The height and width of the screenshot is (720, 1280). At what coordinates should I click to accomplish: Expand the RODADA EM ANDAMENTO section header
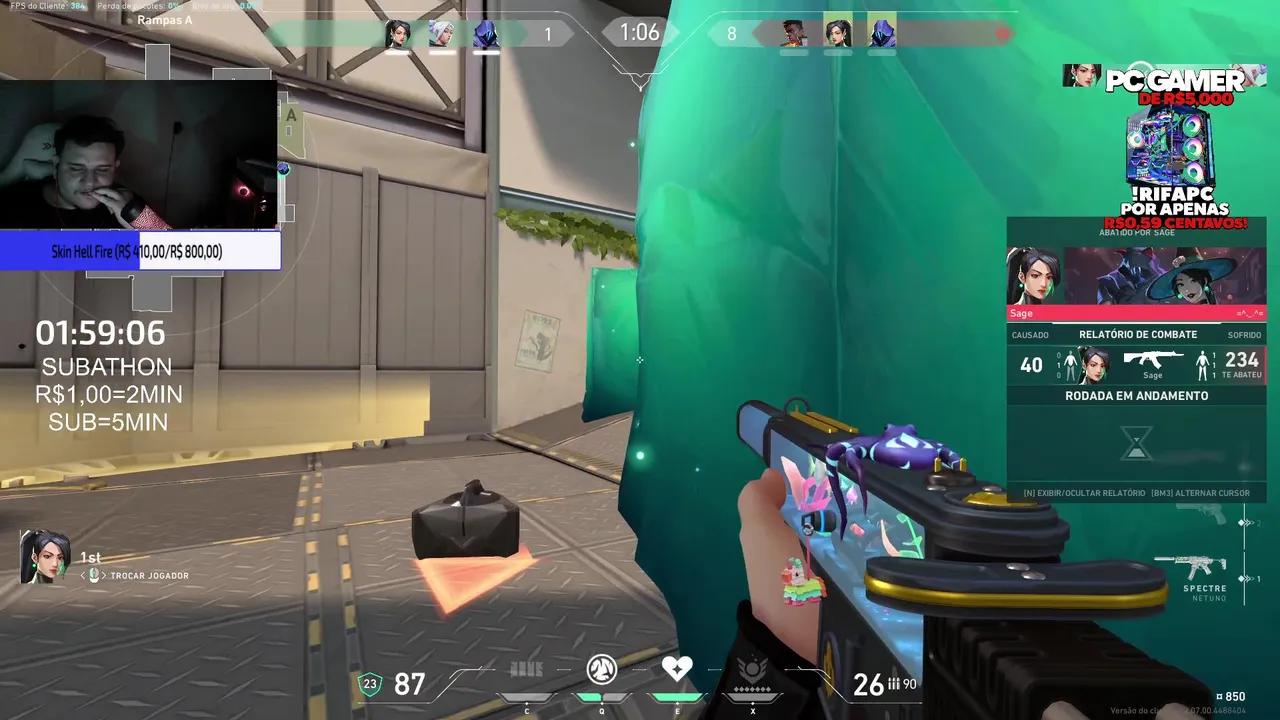pos(1136,395)
